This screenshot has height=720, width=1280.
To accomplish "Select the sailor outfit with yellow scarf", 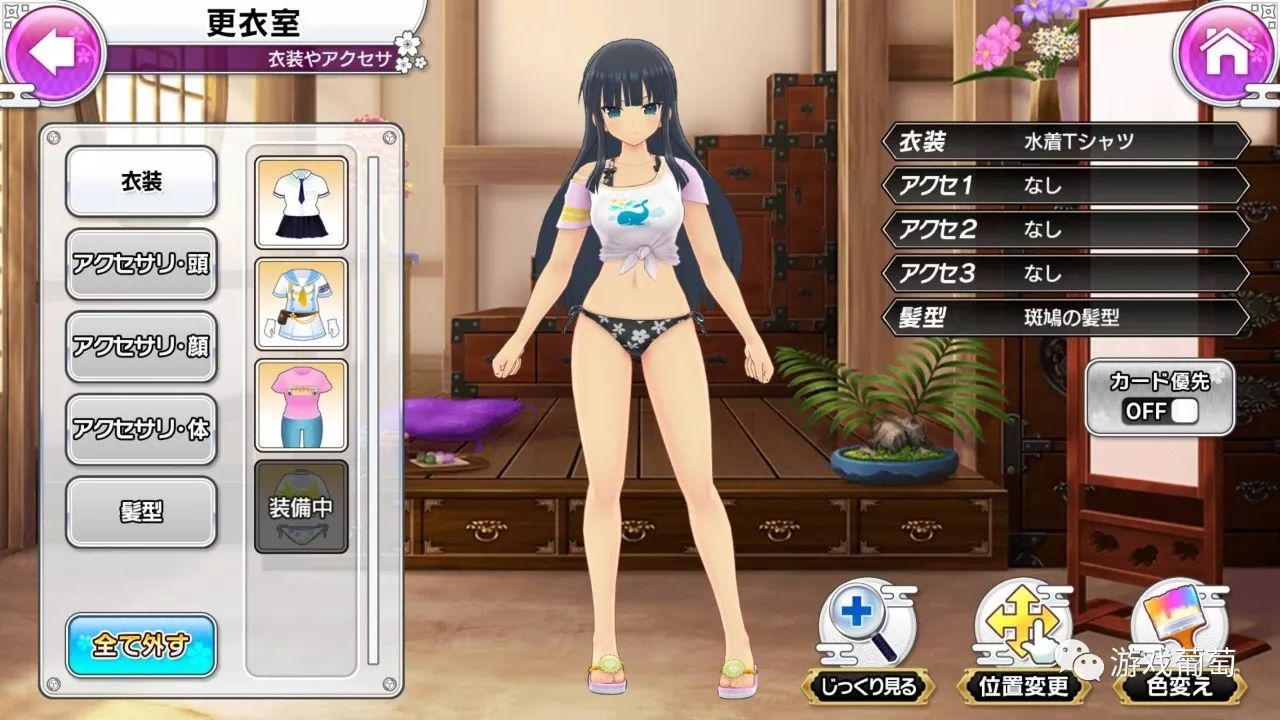I will (301, 303).
